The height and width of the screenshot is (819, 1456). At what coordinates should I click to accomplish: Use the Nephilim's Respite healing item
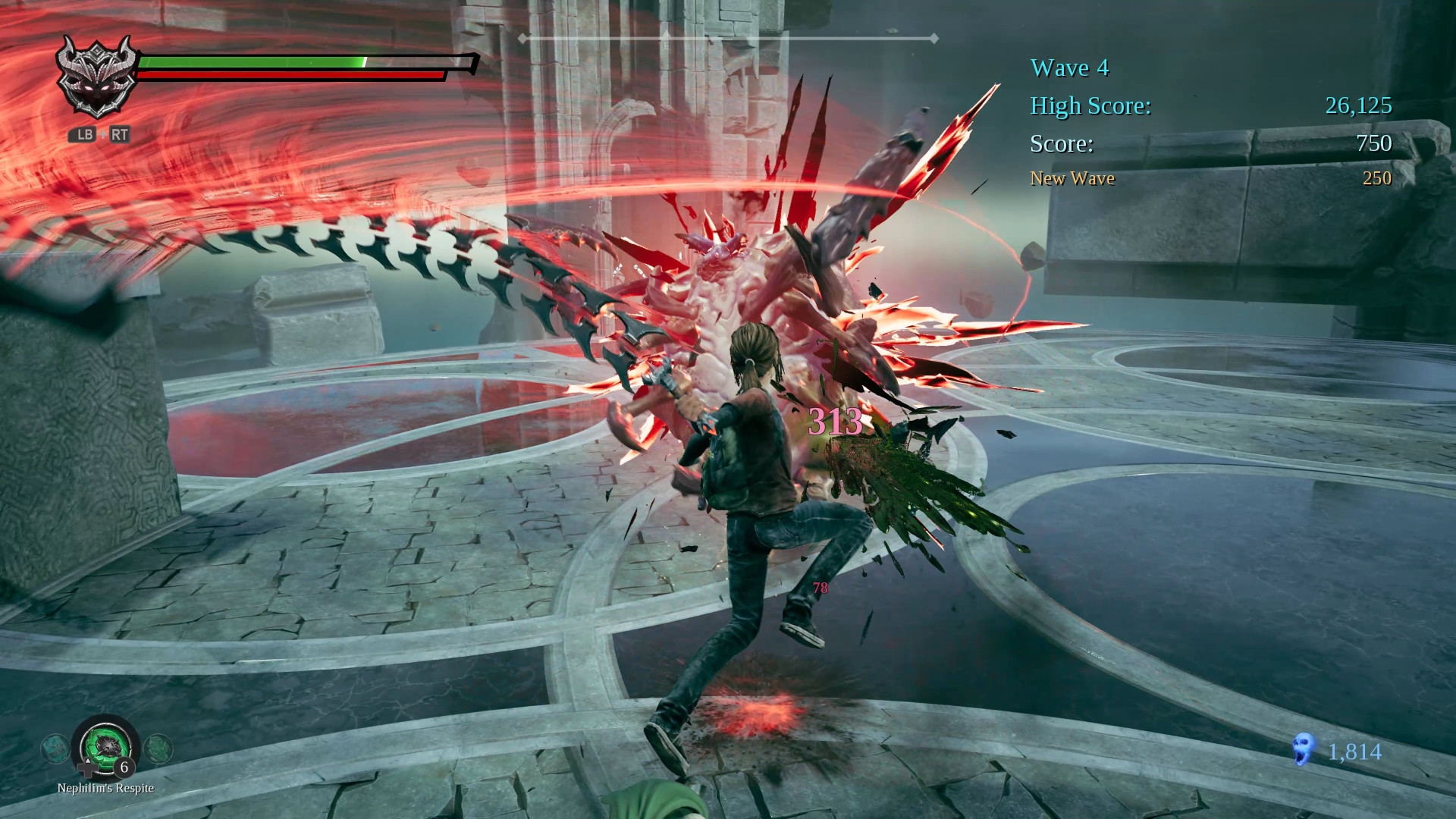pos(106,747)
